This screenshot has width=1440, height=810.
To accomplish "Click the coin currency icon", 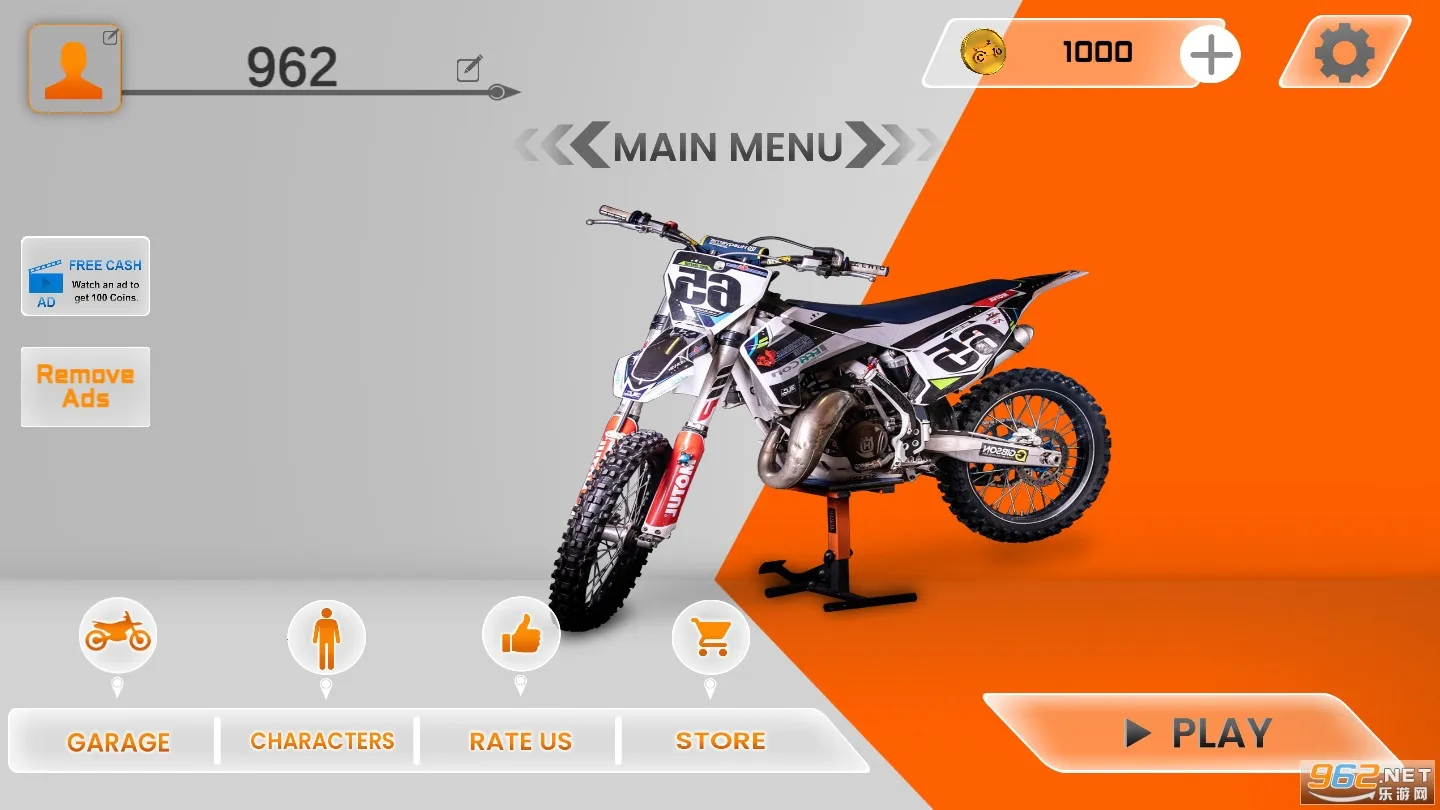I will [x=983, y=53].
